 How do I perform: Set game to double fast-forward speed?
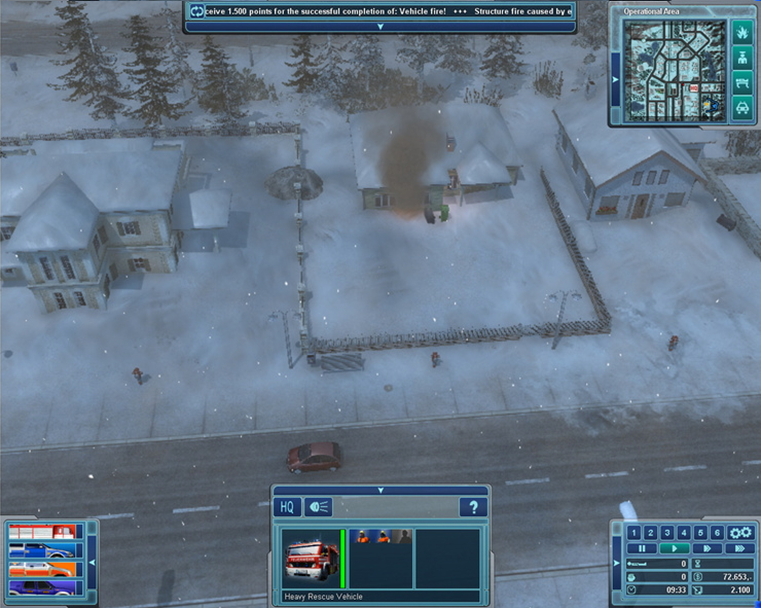click(708, 548)
